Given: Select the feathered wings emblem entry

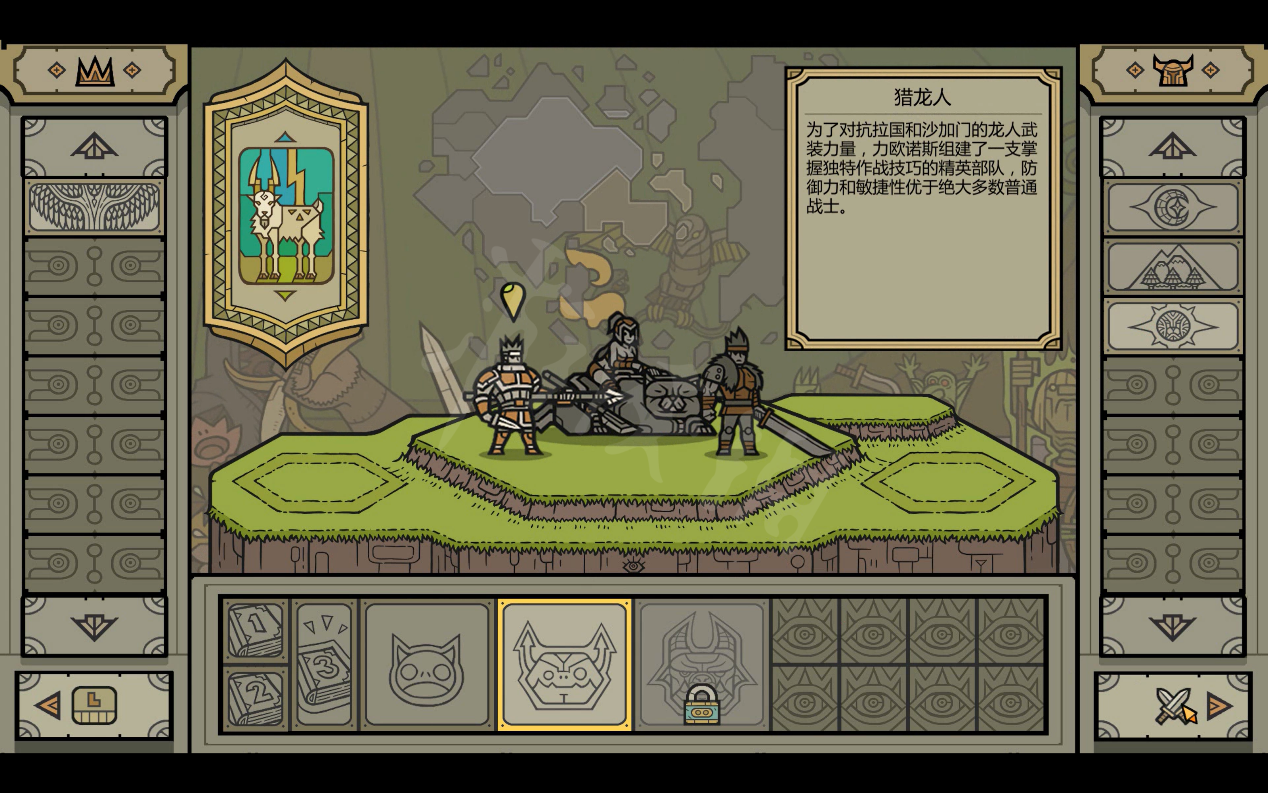Looking at the screenshot, I should (95, 208).
